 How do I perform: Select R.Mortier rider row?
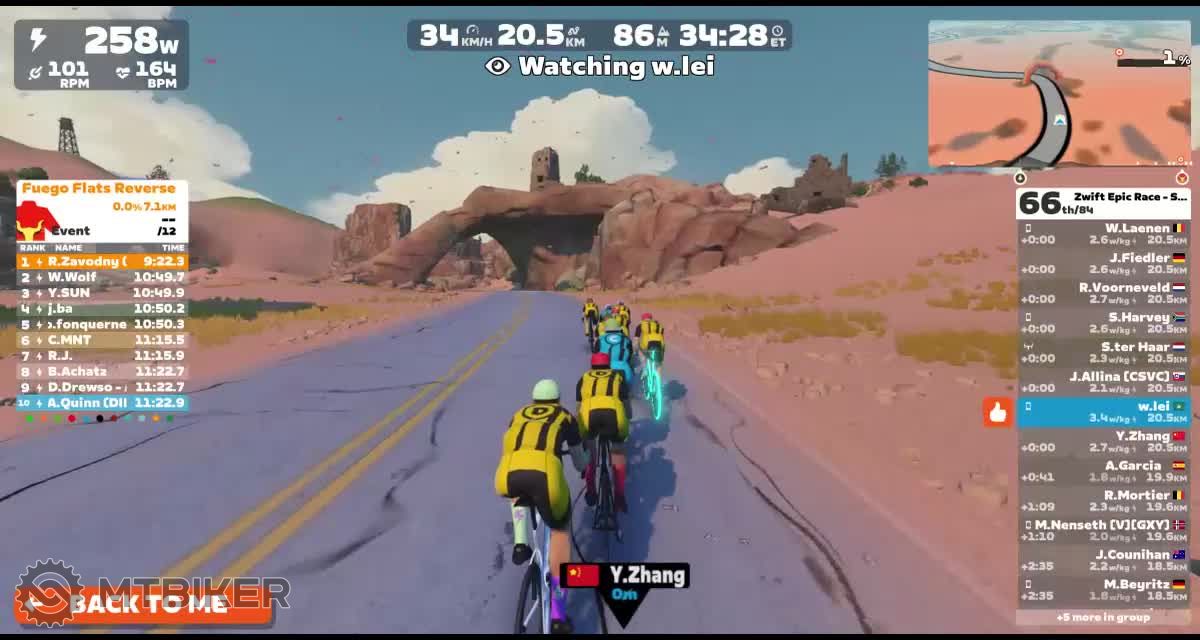[x=1102, y=500]
